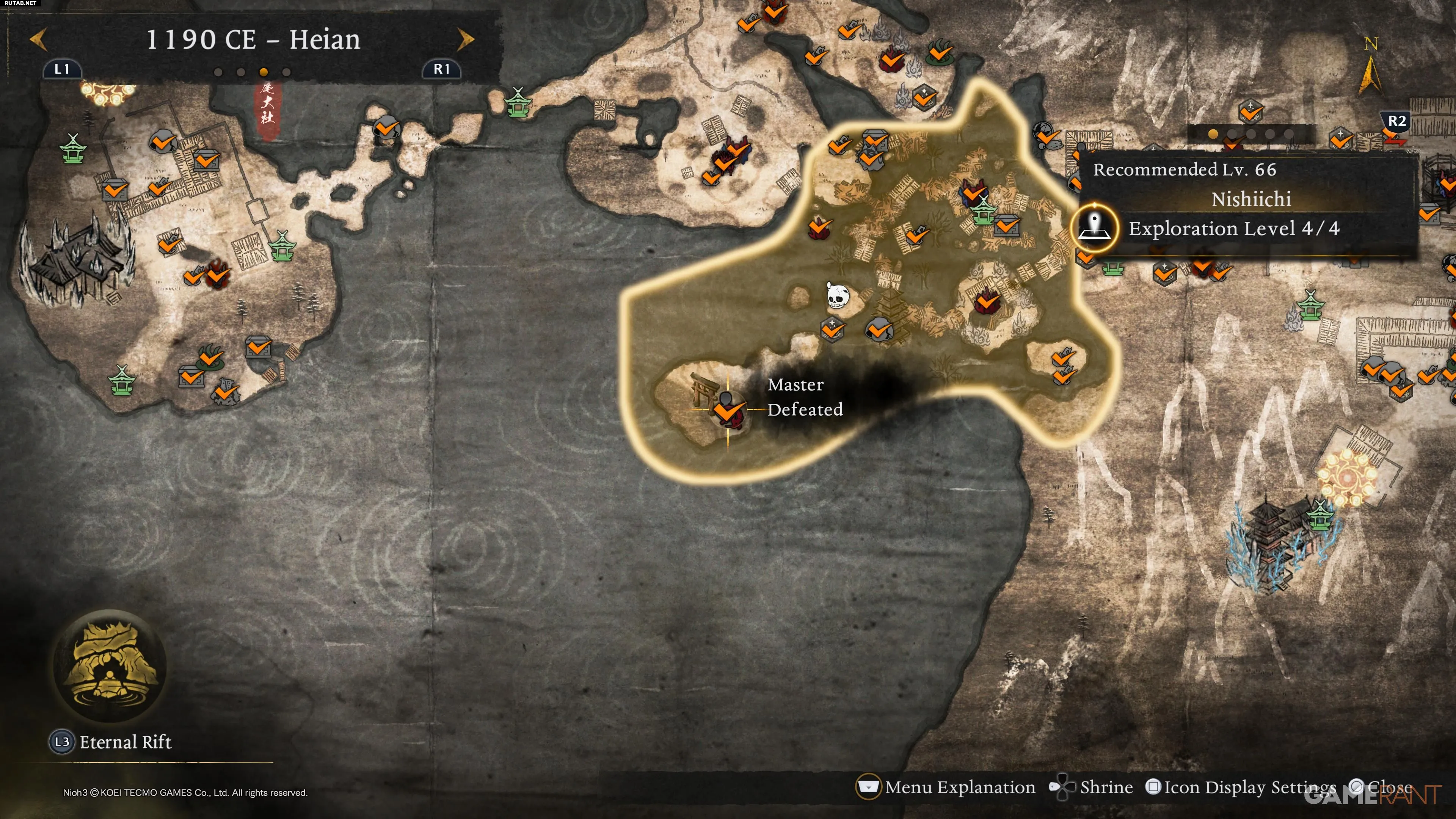The image size is (1456, 819).
Task: Open Icon Display Settings
Action: [x=1242, y=787]
